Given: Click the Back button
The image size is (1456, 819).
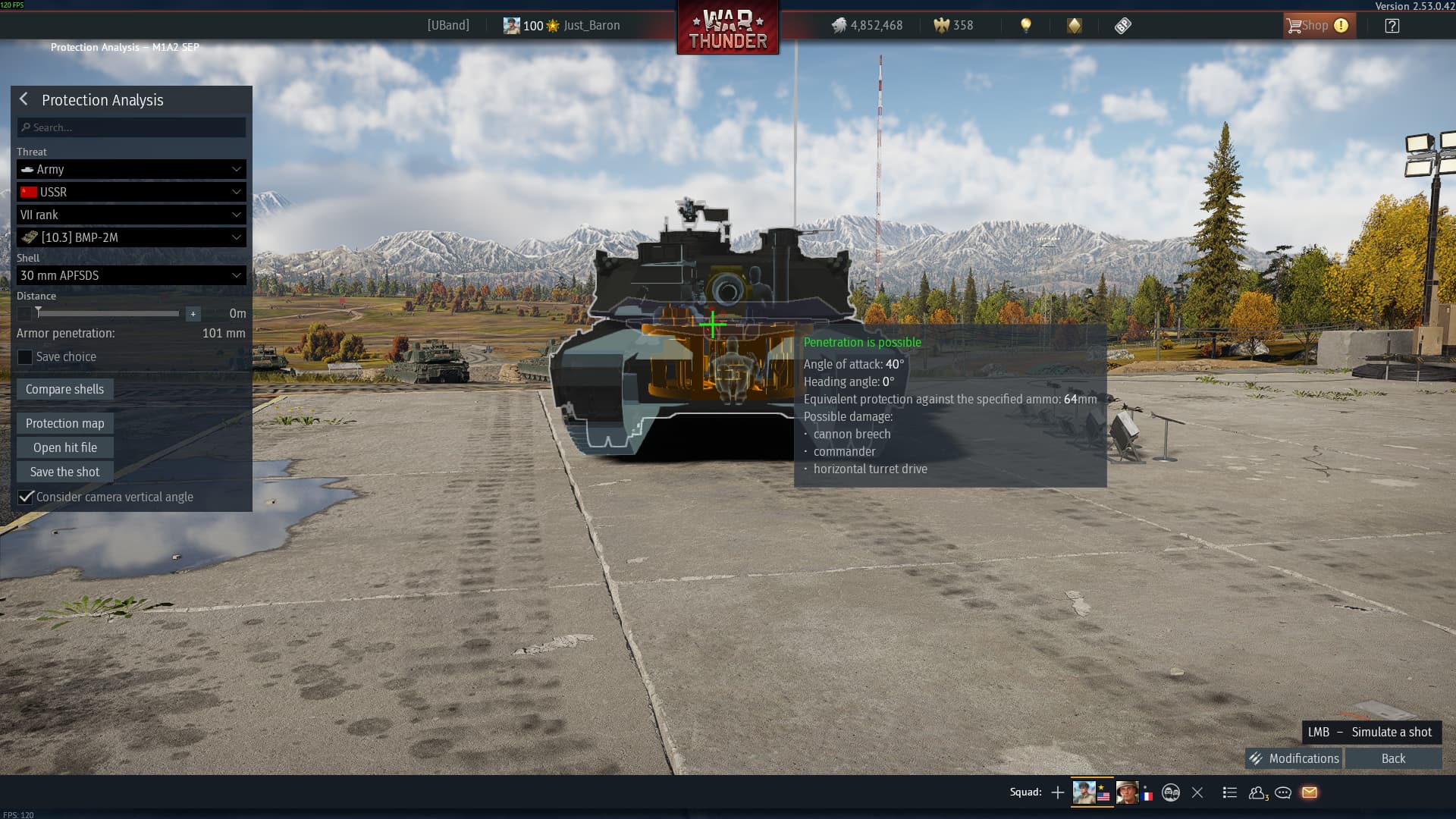Looking at the screenshot, I should pyautogui.click(x=1393, y=758).
